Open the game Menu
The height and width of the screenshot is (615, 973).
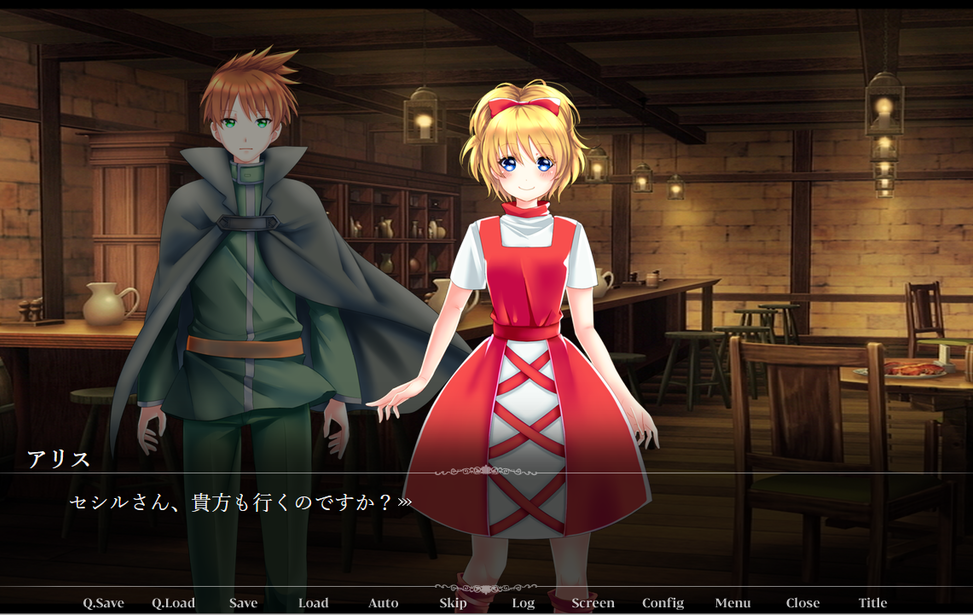tap(733, 603)
